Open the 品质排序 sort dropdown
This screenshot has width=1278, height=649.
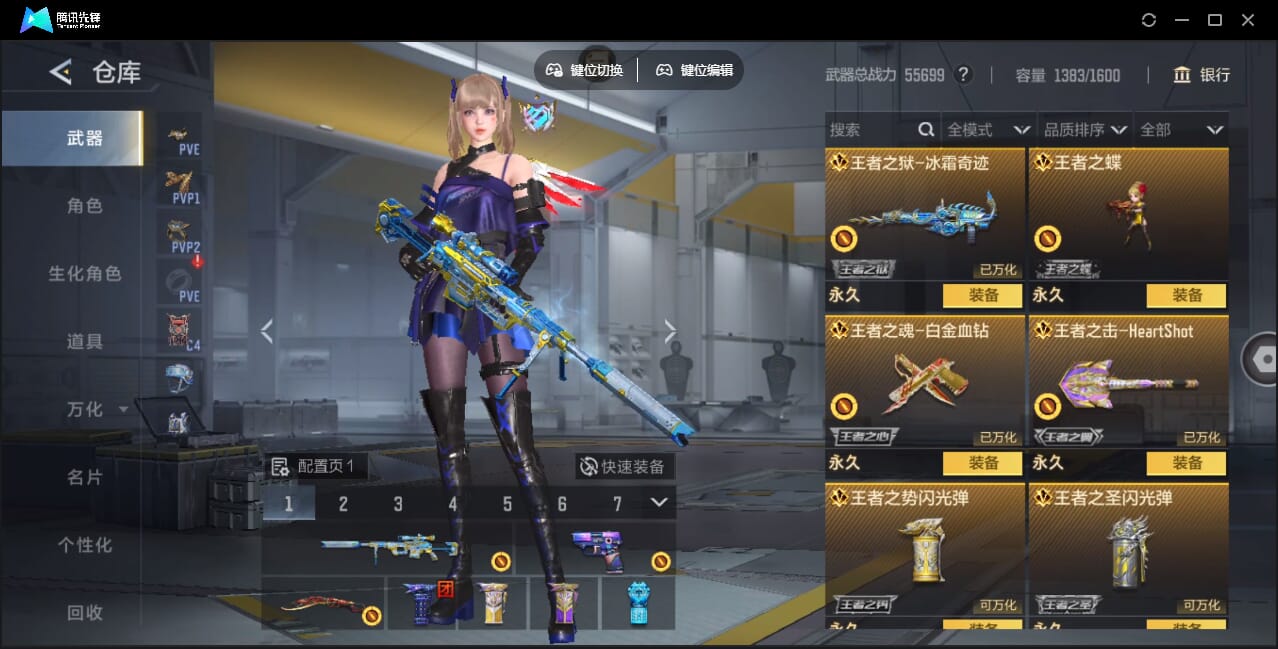tap(1085, 130)
